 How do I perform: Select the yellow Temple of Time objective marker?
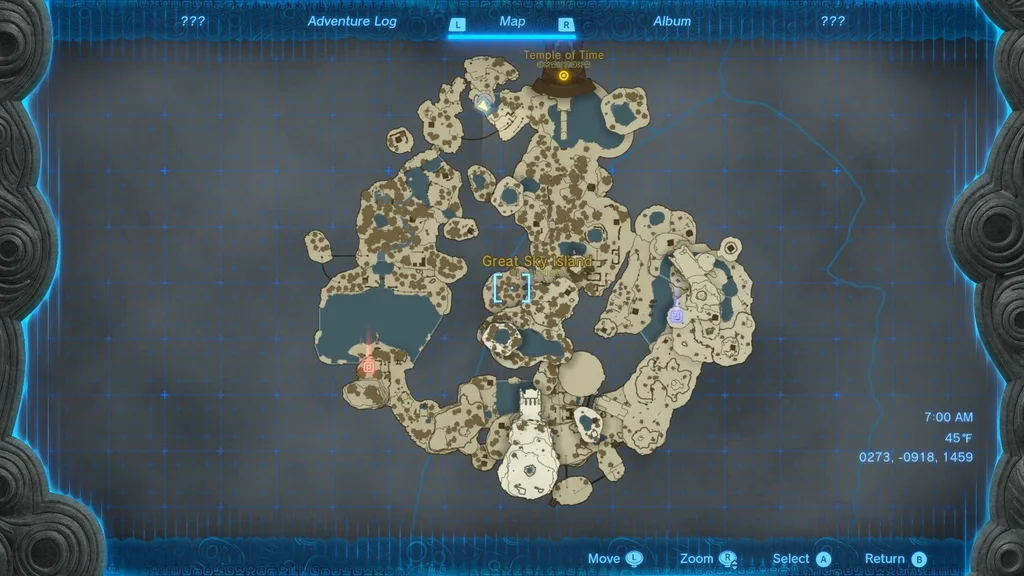(564, 75)
